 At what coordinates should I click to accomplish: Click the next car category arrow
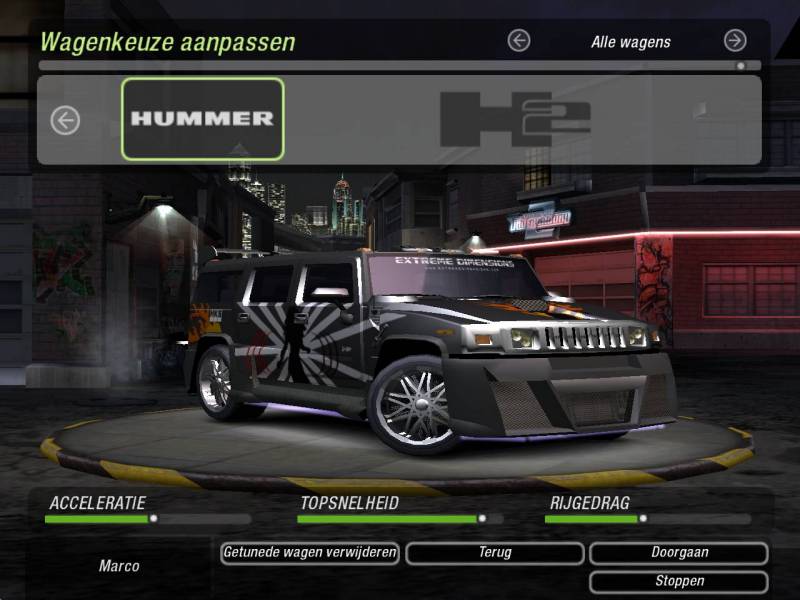click(735, 41)
